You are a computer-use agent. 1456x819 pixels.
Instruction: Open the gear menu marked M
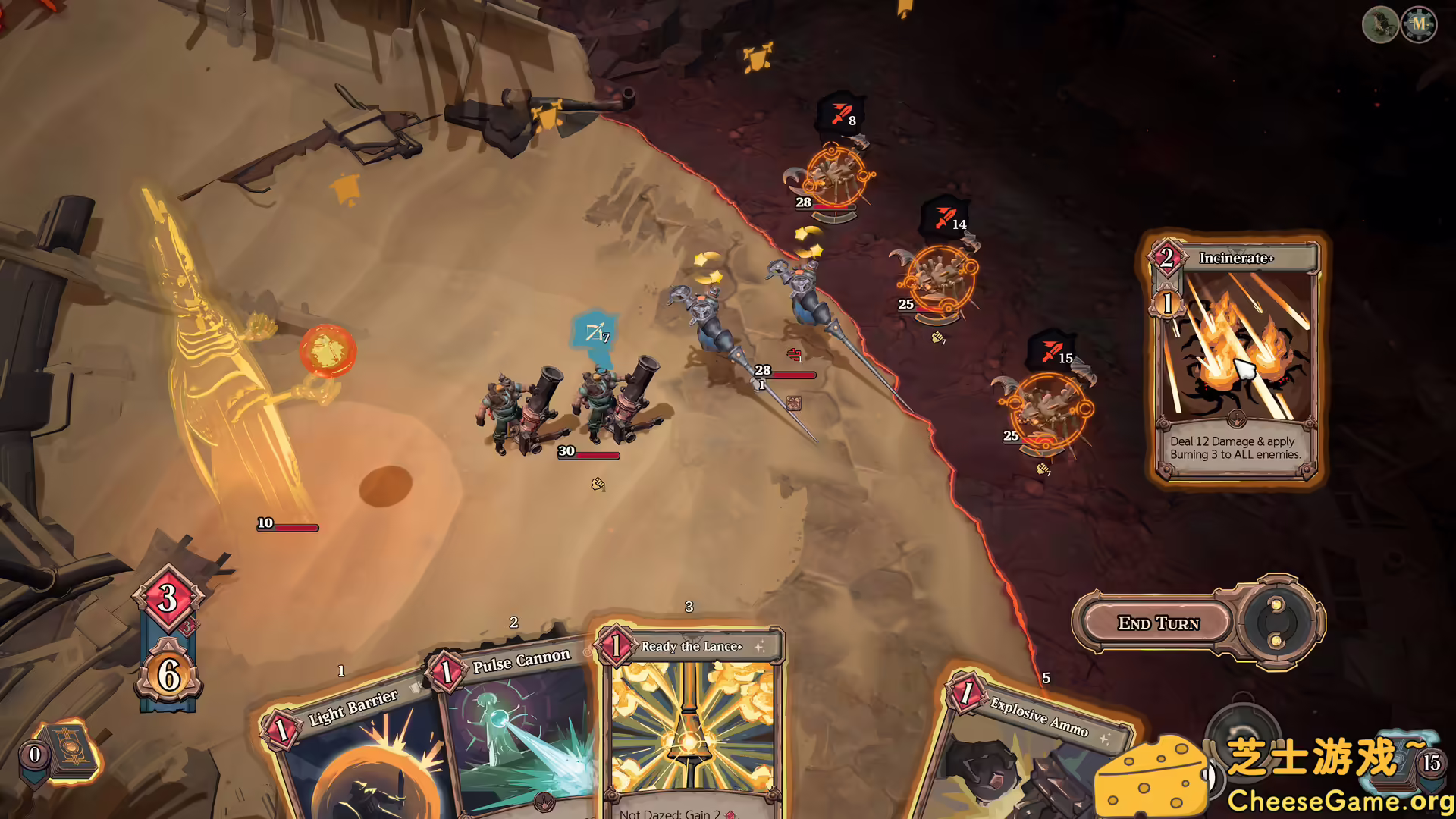click(1419, 24)
